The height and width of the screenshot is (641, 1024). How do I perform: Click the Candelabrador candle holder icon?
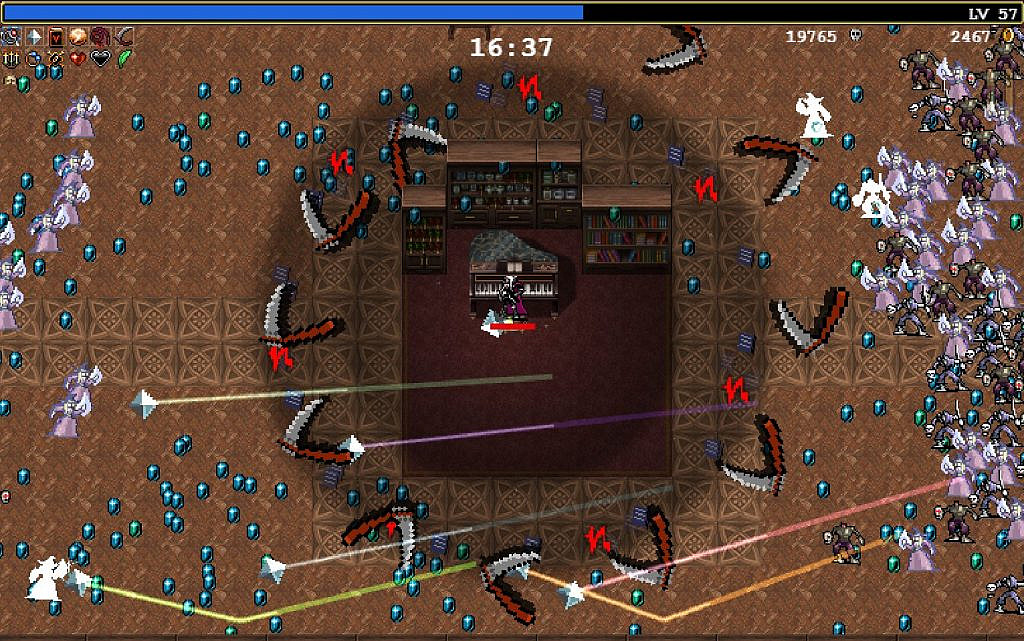click(x=12, y=59)
